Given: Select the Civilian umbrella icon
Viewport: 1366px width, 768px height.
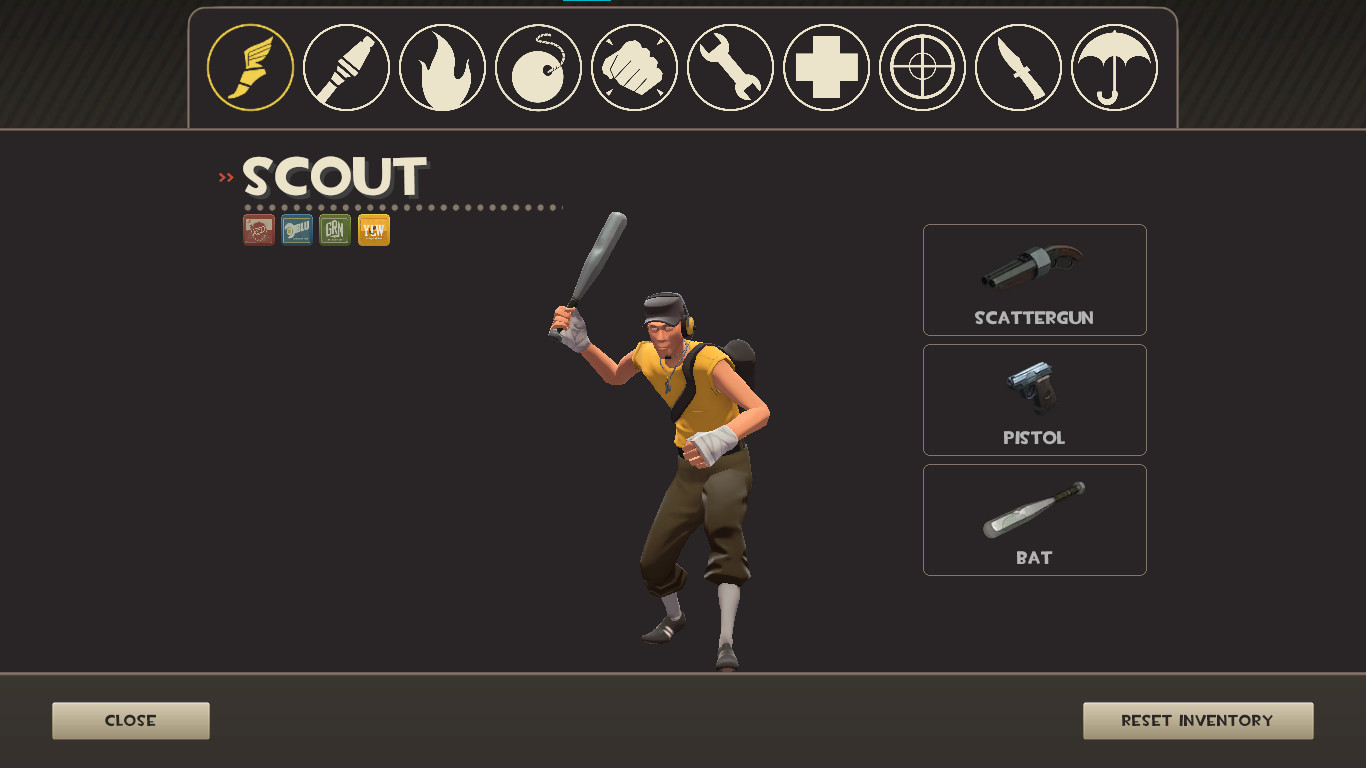Looking at the screenshot, I should [x=1114, y=67].
